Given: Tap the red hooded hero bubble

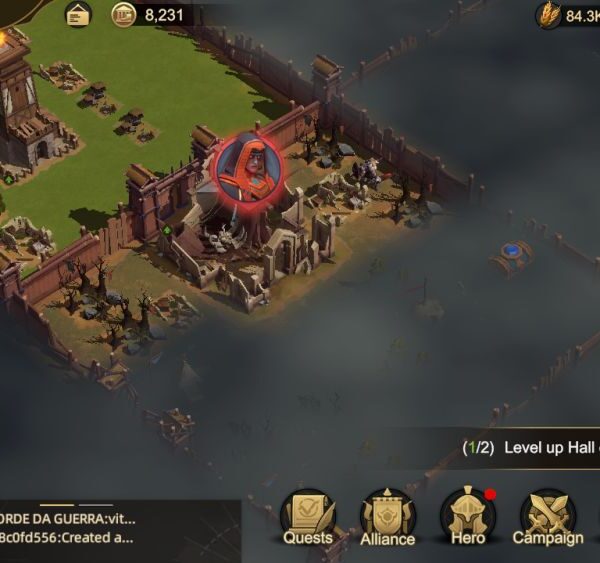Looking at the screenshot, I should 249,166.
